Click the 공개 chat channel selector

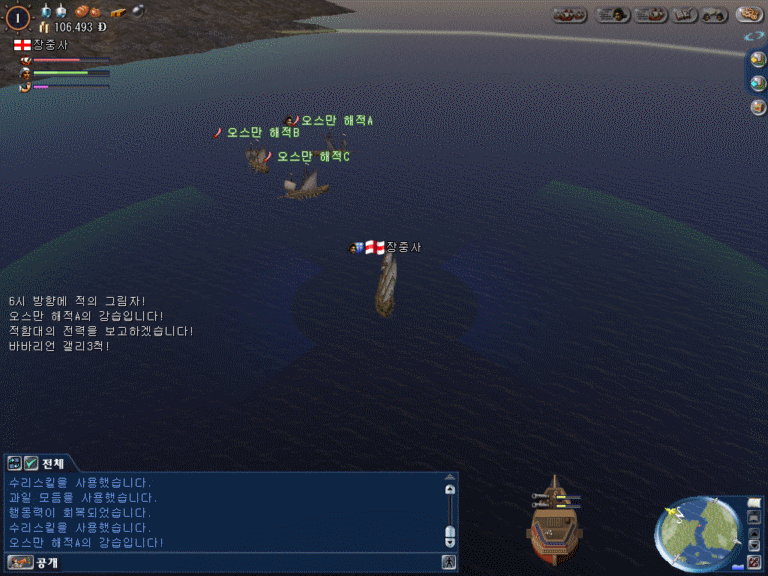point(47,563)
